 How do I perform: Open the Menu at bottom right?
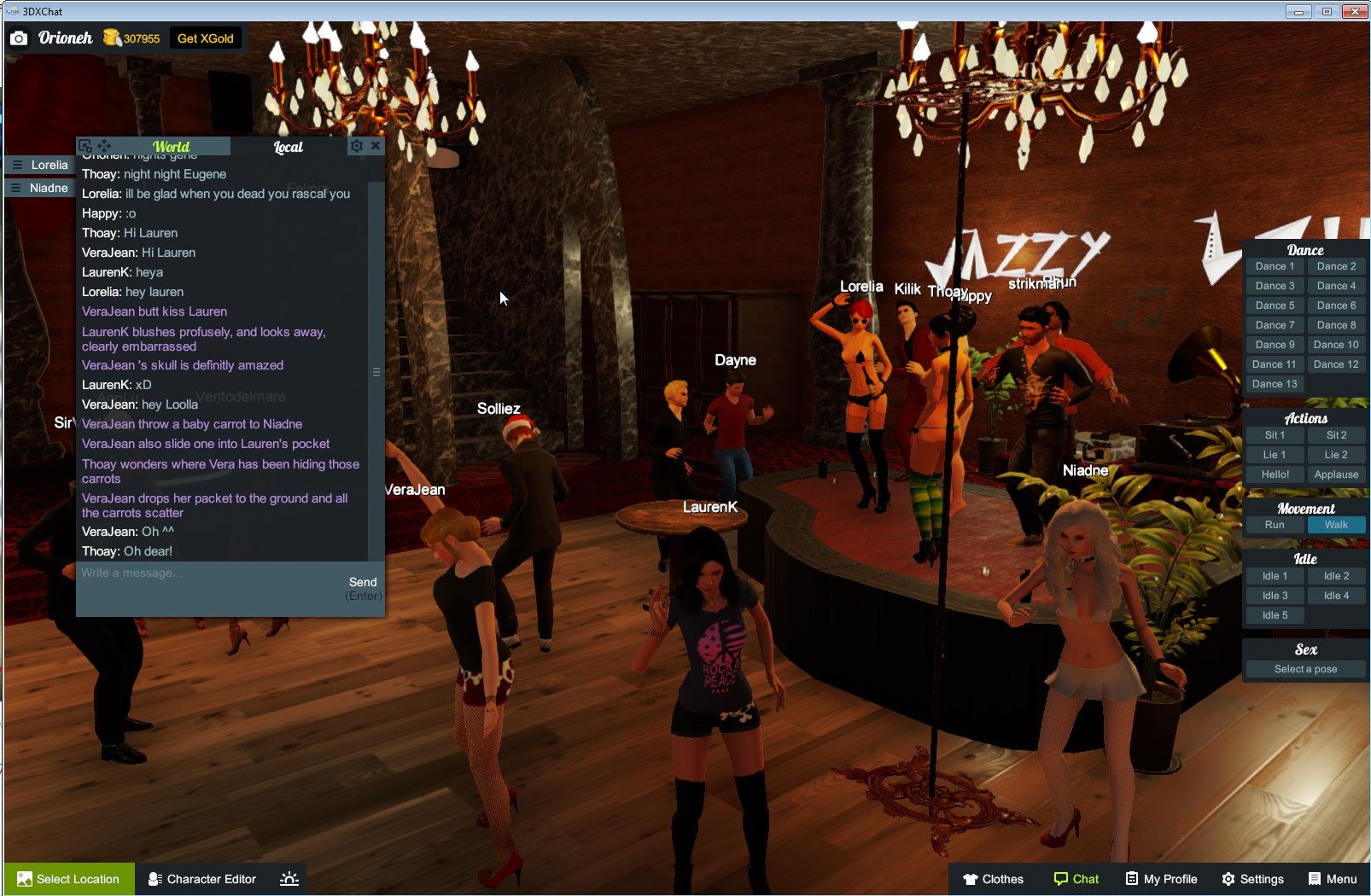pyautogui.click(x=1333, y=878)
